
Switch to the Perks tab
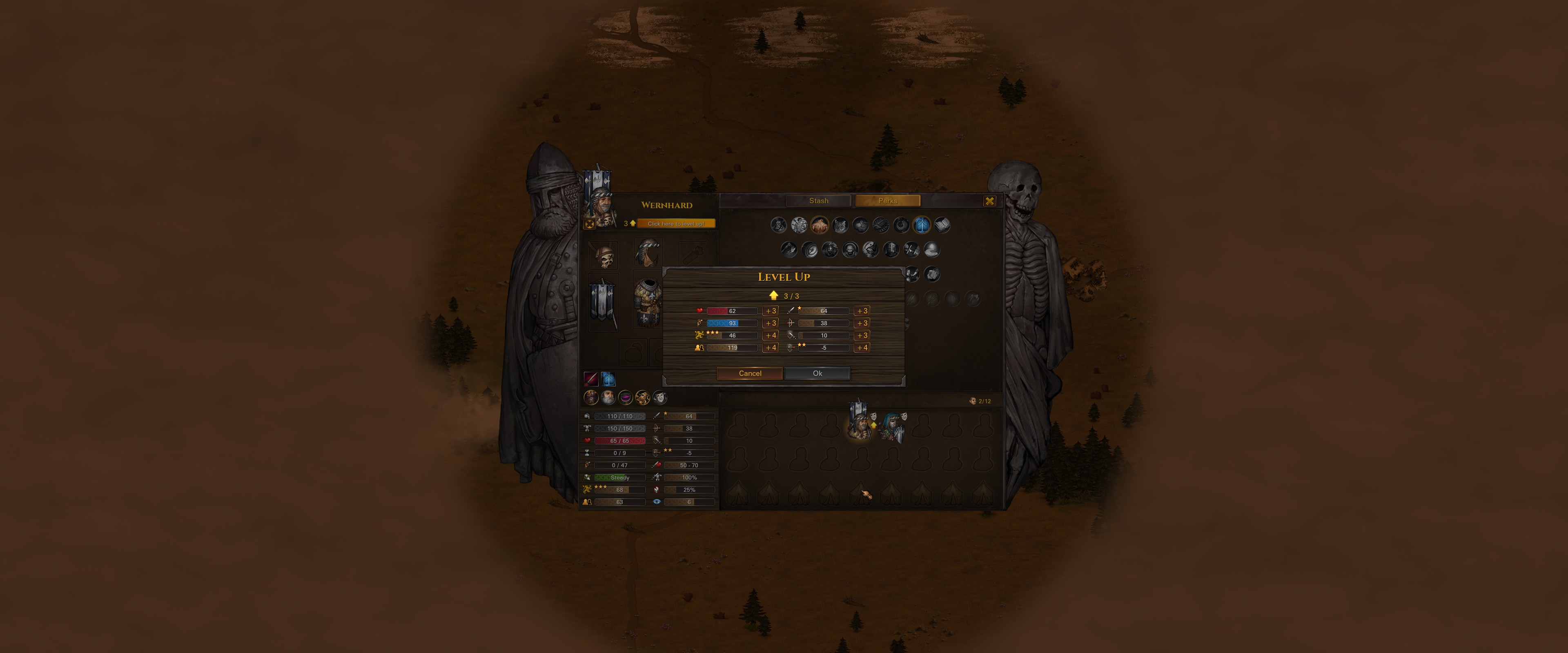pos(887,201)
